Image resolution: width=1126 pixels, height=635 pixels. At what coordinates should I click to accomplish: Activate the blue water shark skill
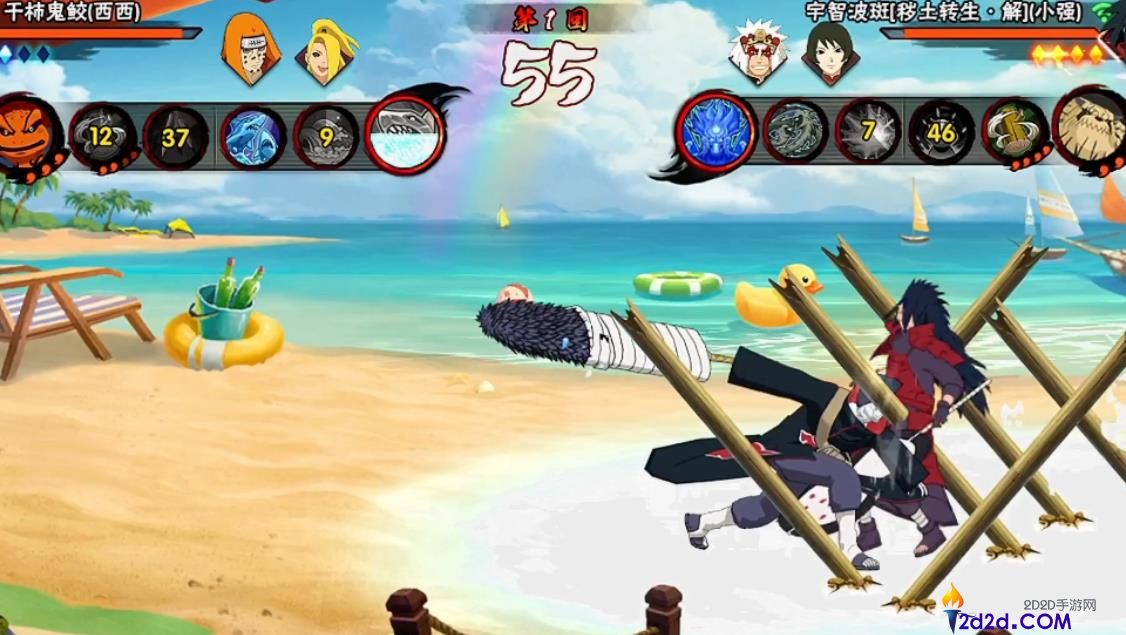253,136
